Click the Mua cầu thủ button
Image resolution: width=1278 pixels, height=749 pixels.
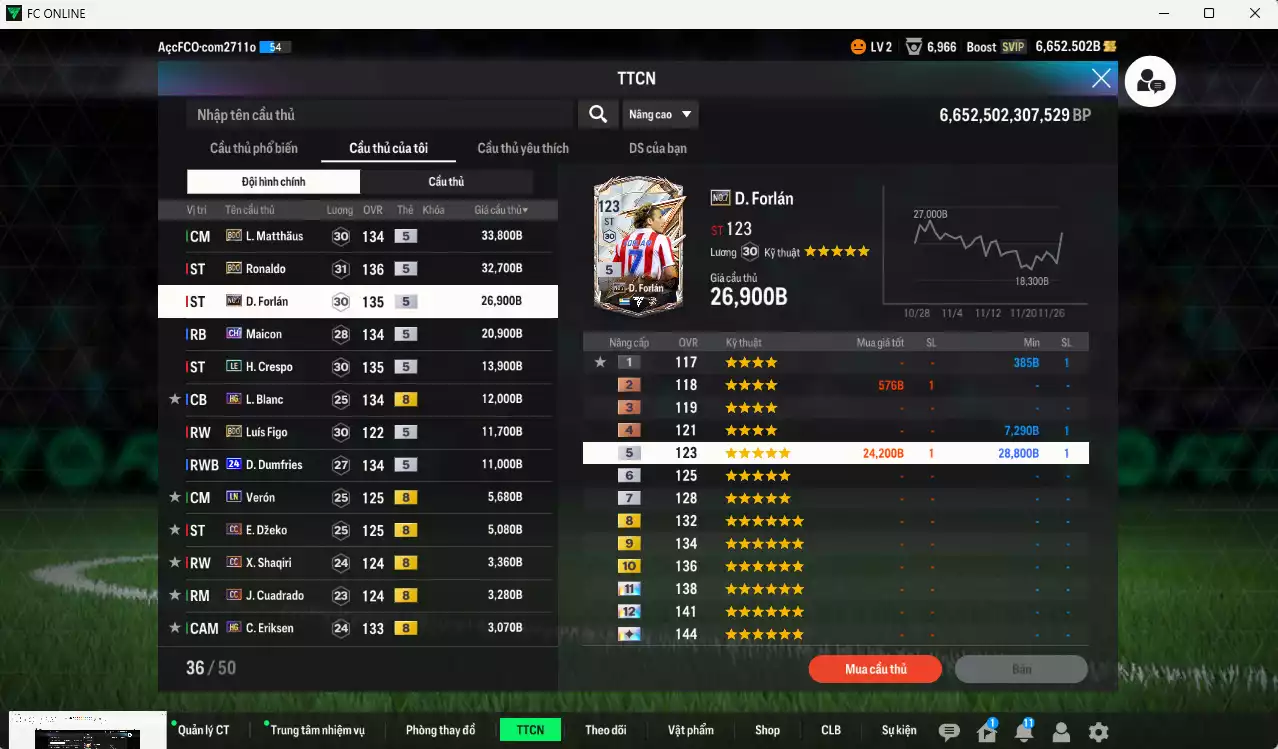[x=875, y=669]
